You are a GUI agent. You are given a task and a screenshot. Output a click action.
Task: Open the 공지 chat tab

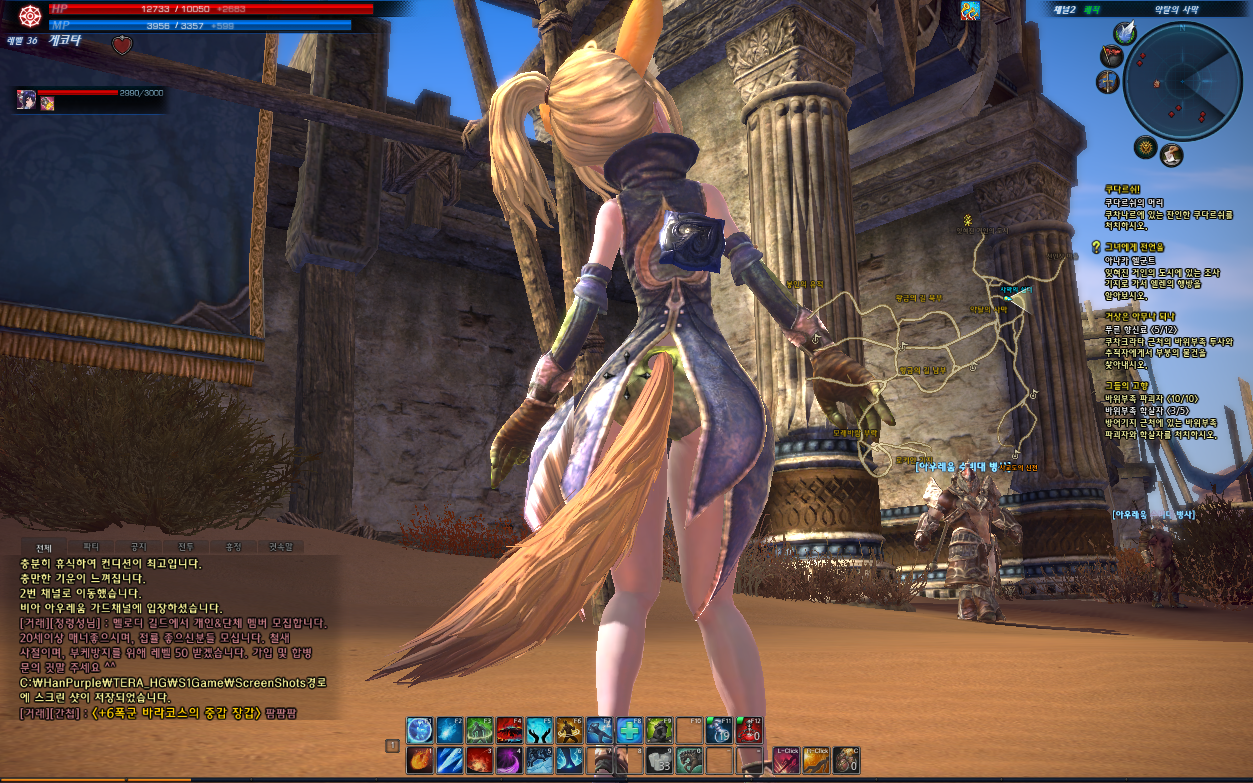[x=138, y=547]
